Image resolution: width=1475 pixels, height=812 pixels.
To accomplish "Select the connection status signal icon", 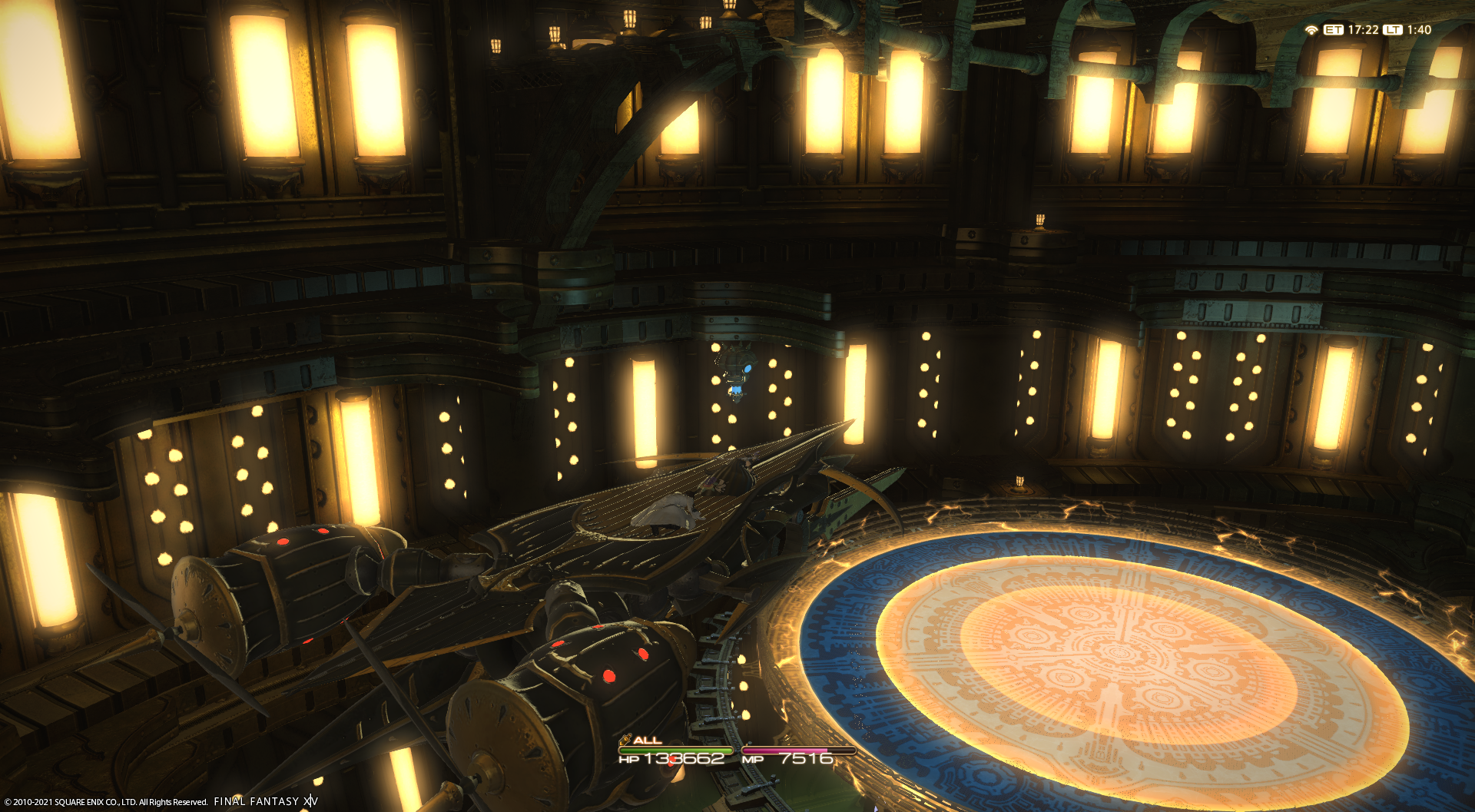I will click(1311, 30).
